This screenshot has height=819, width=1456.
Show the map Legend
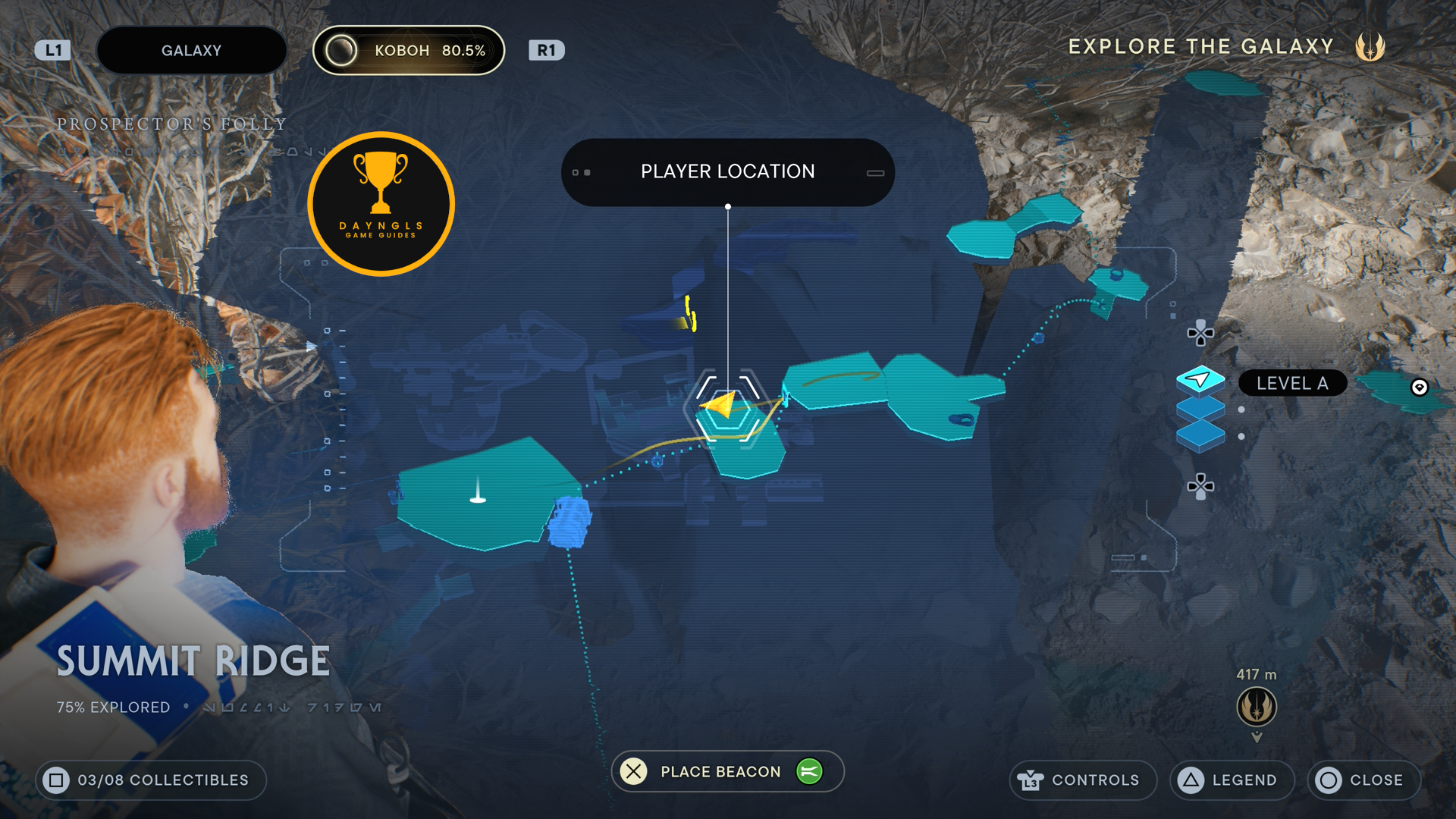(x=1232, y=780)
